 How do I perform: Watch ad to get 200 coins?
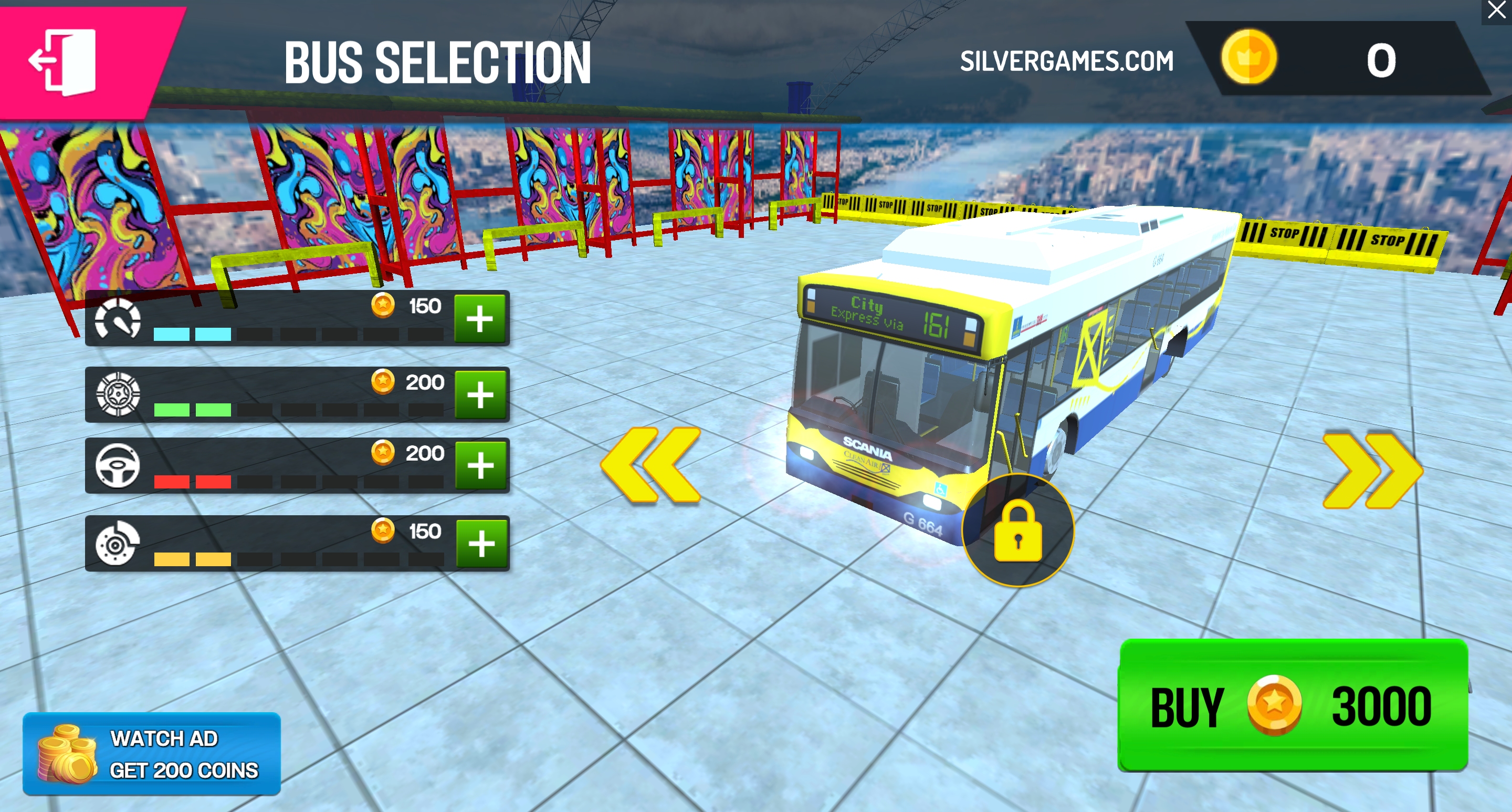(x=151, y=754)
